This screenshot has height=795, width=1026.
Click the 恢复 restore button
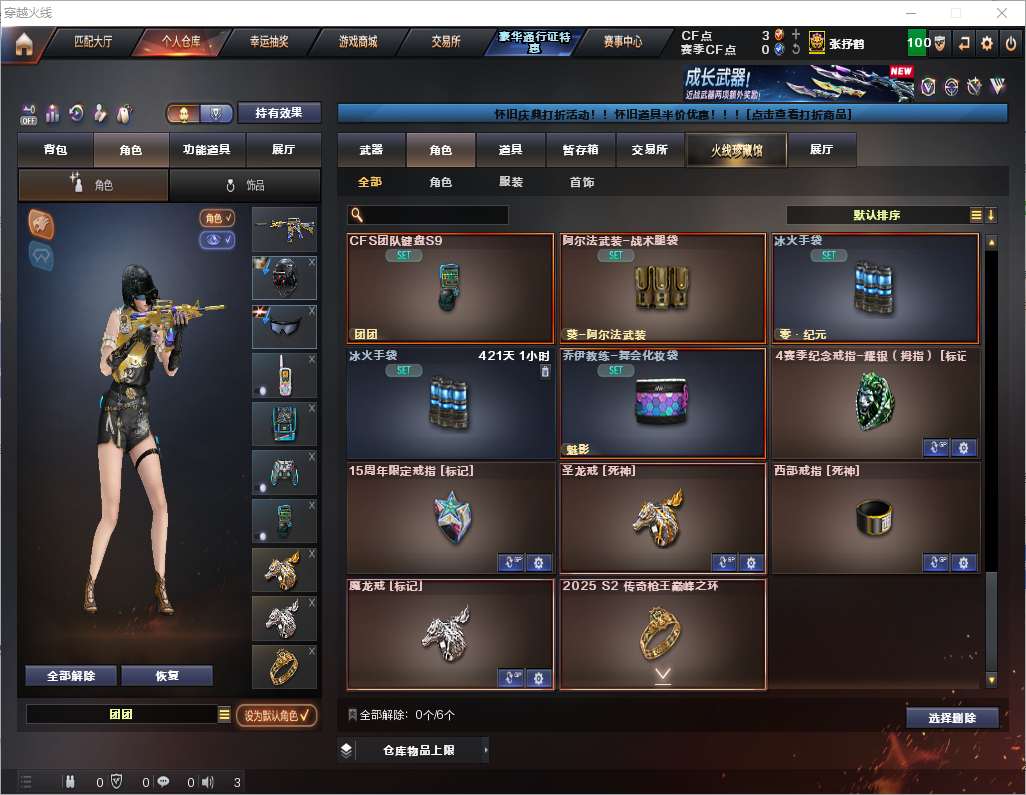point(167,676)
